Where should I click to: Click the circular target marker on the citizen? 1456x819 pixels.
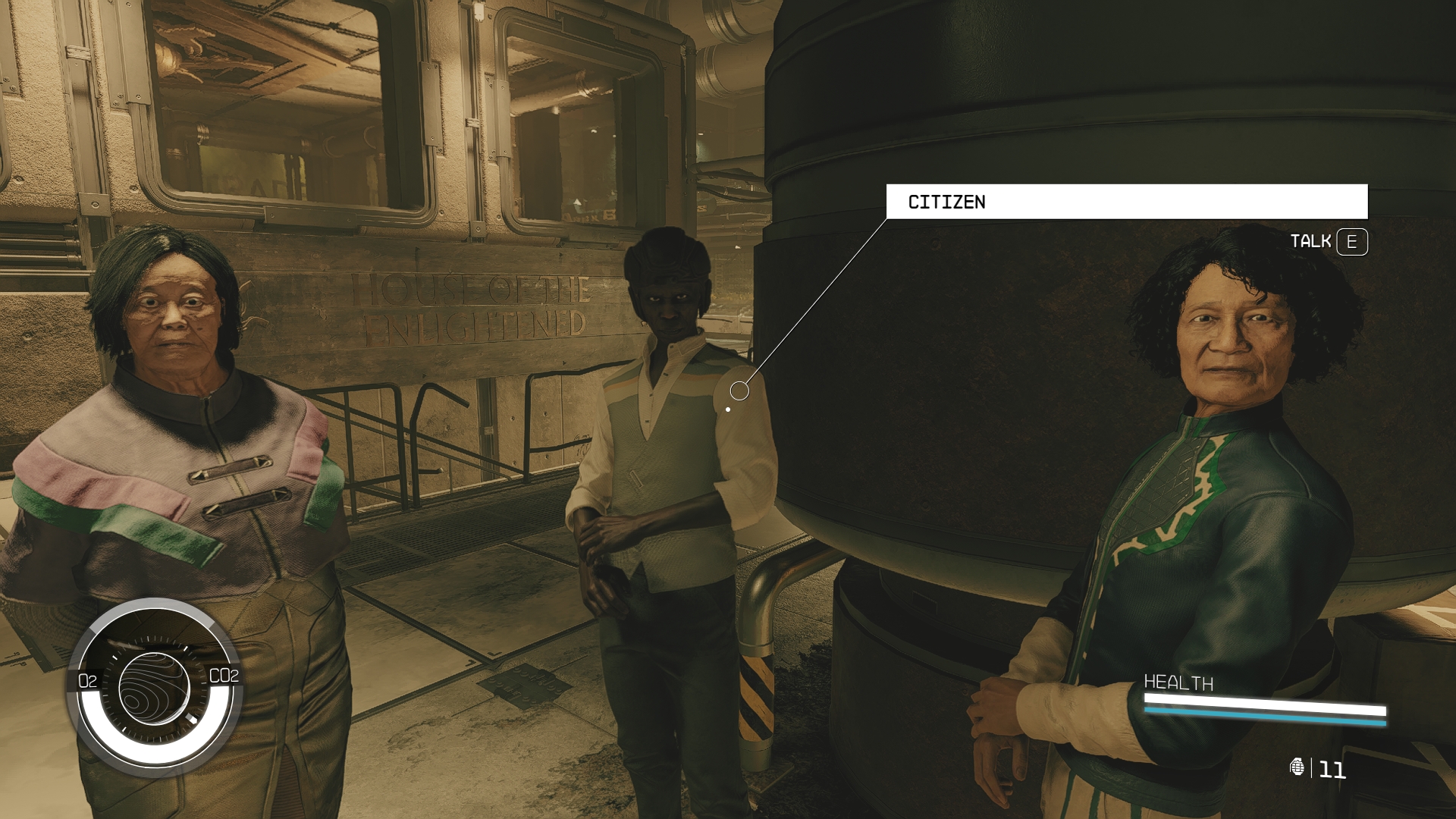pyautogui.click(x=739, y=391)
